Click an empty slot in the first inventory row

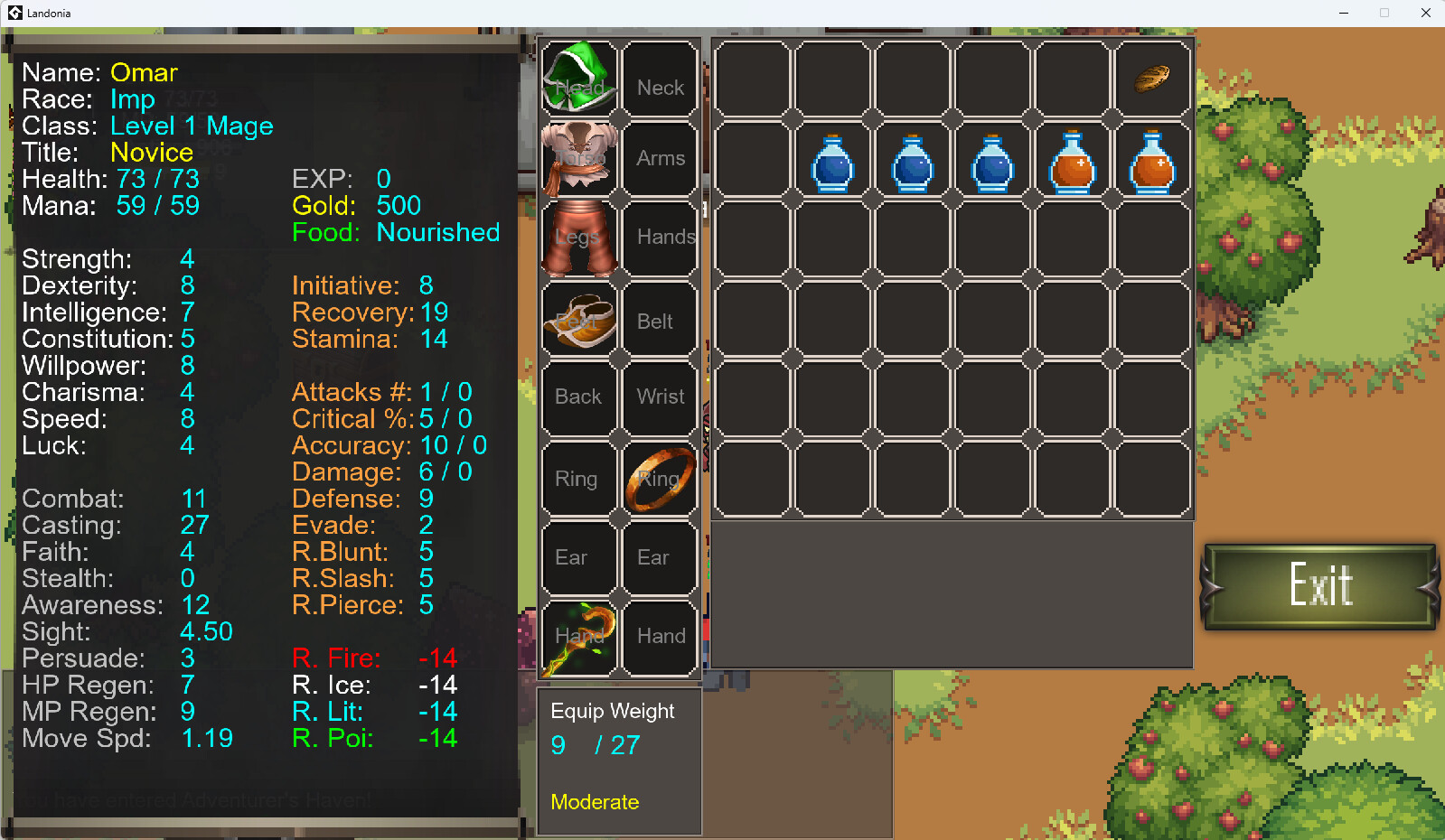point(753,79)
